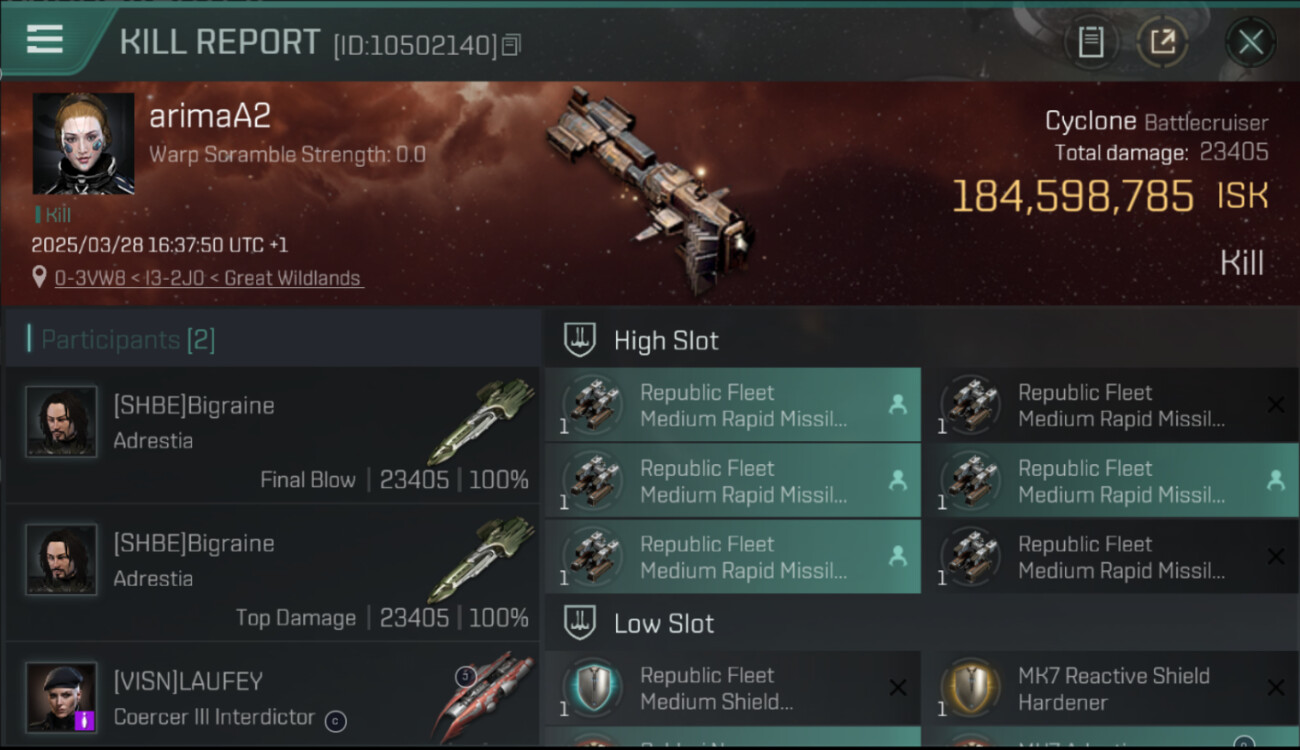Open the hamburger menu
The width and height of the screenshot is (1300, 750).
[x=45, y=40]
